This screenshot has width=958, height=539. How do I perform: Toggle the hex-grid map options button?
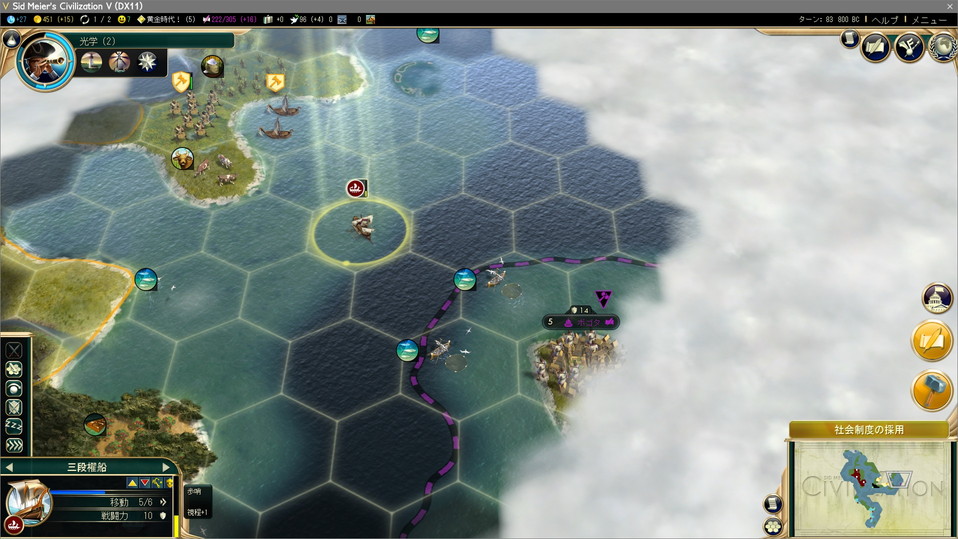pos(773,526)
